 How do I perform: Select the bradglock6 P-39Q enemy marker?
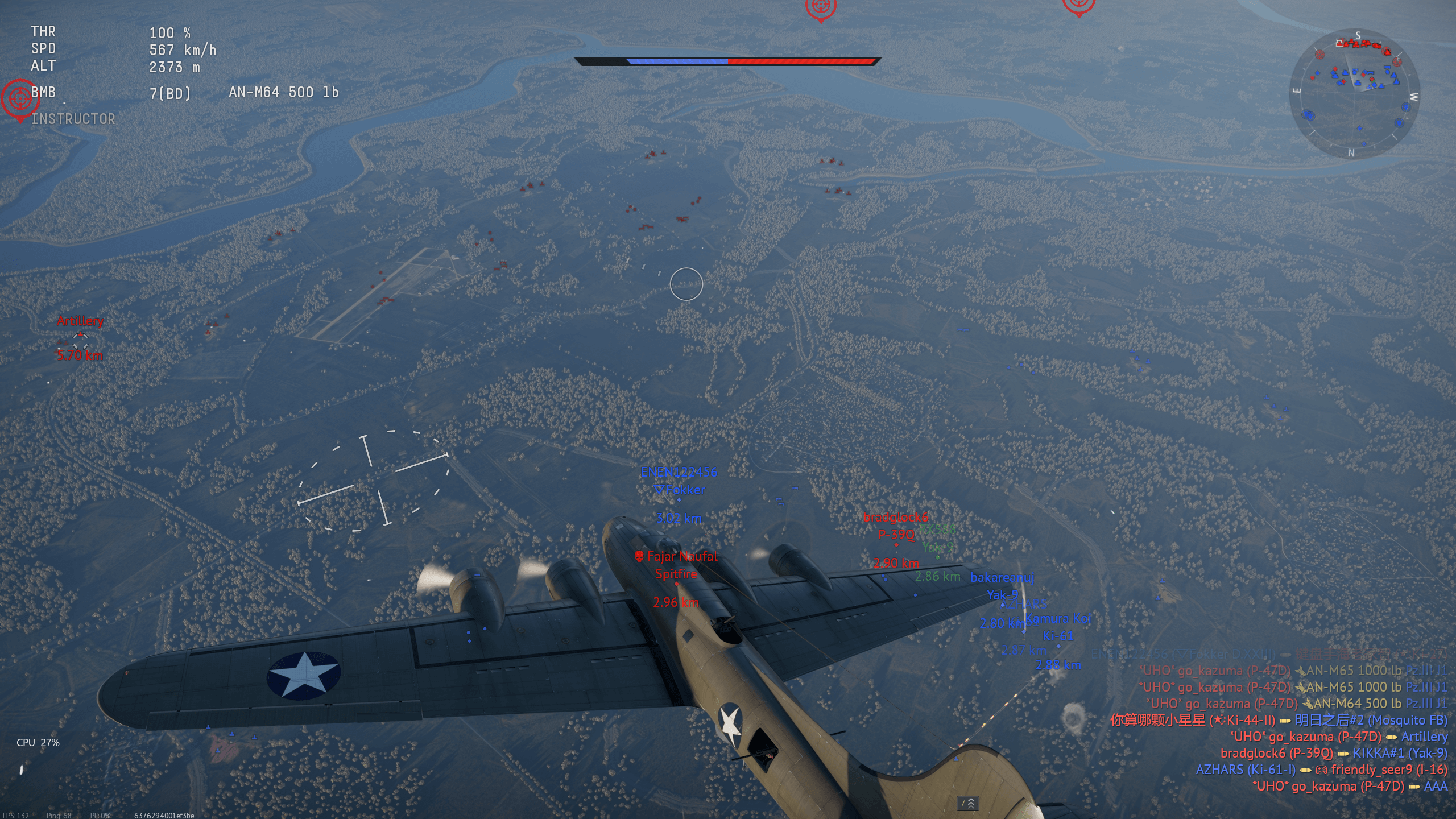coord(896,545)
